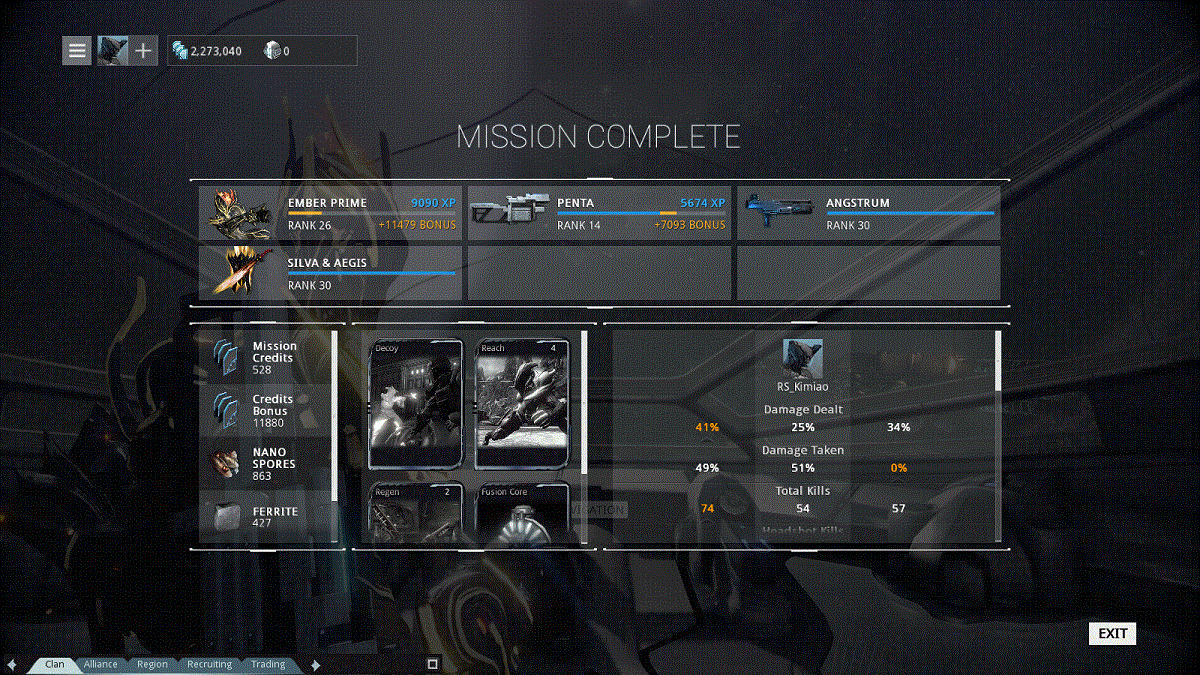
Task: Click the RS_Kimiao player avatar
Action: coord(802,358)
